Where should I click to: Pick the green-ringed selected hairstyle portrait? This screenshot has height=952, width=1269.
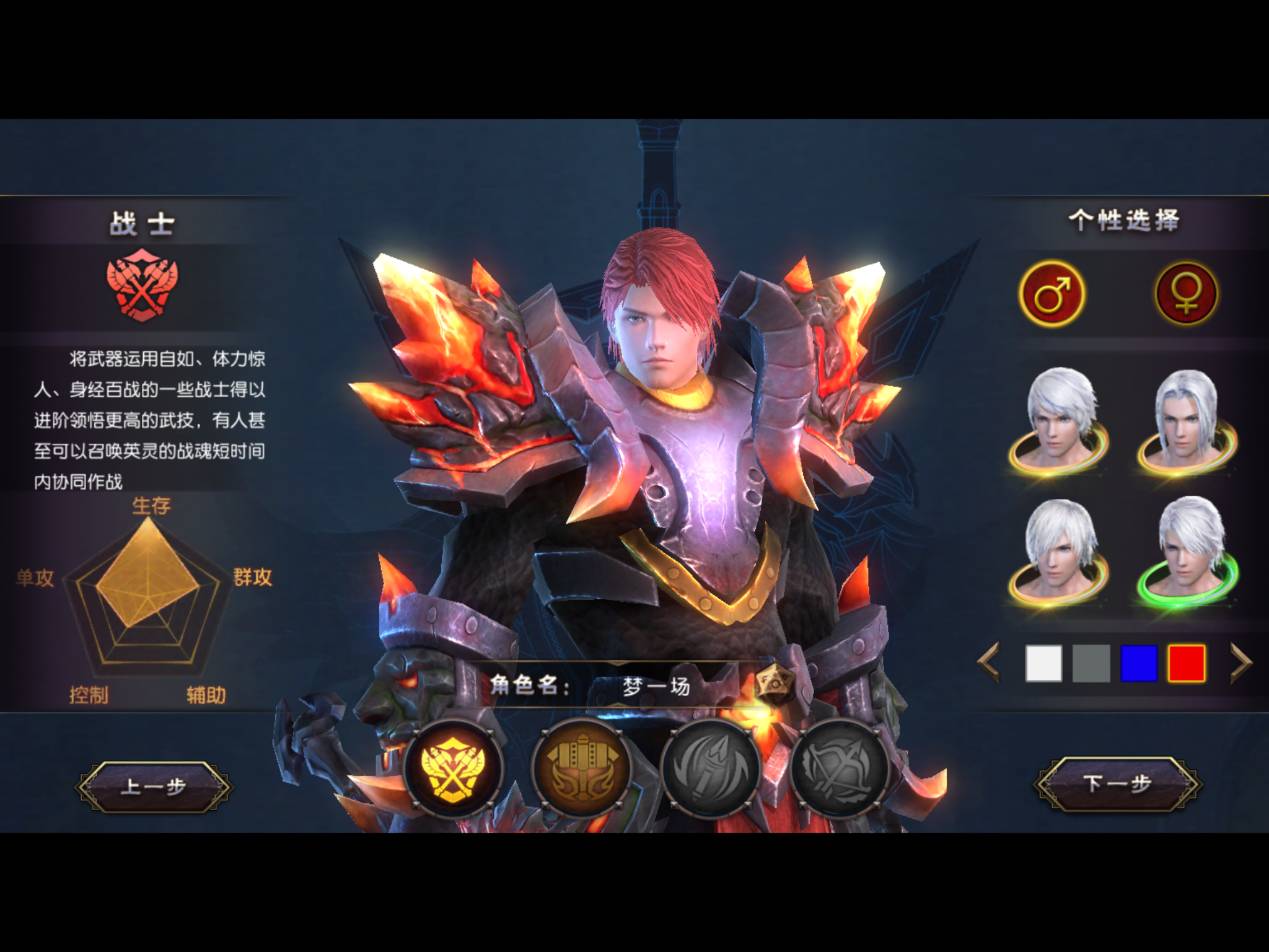(1189, 551)
